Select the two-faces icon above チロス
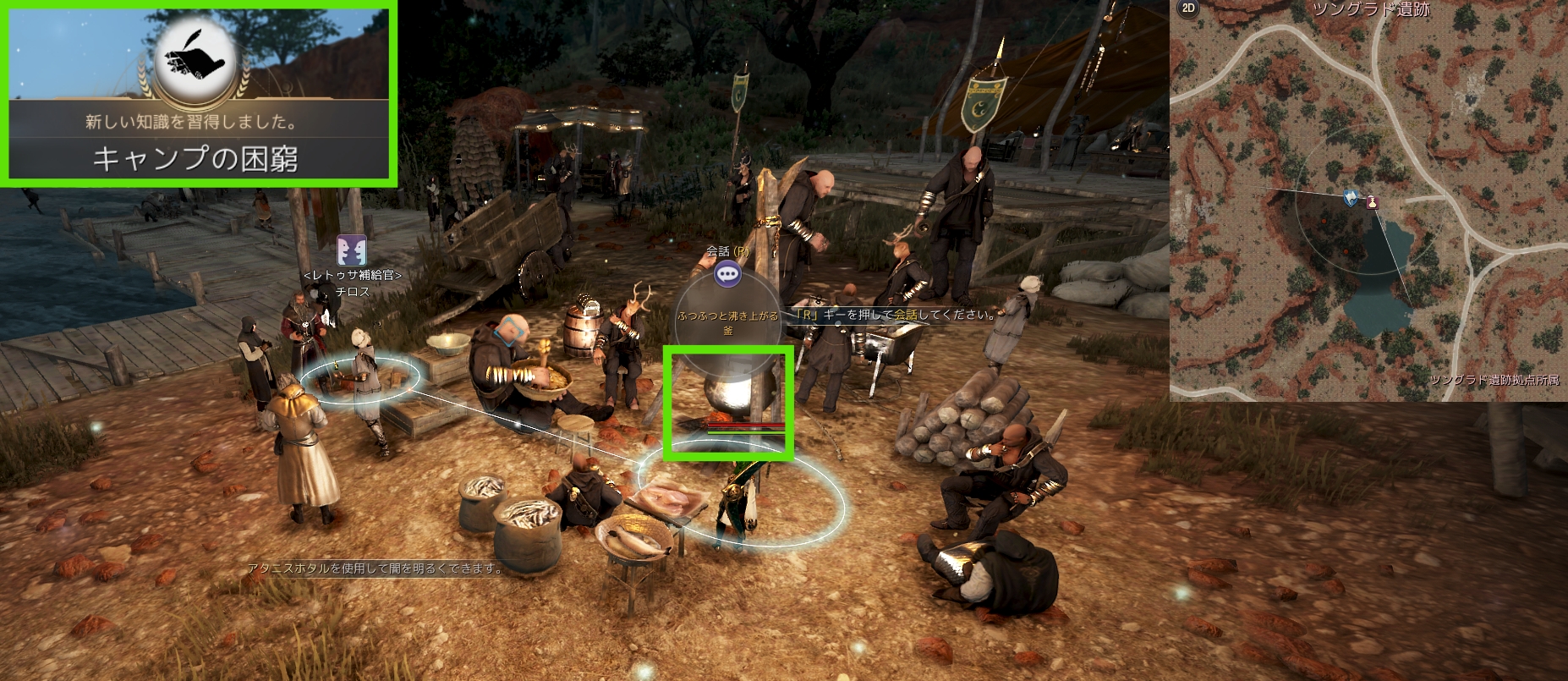 pyautogui.click(x=352, y=250)
